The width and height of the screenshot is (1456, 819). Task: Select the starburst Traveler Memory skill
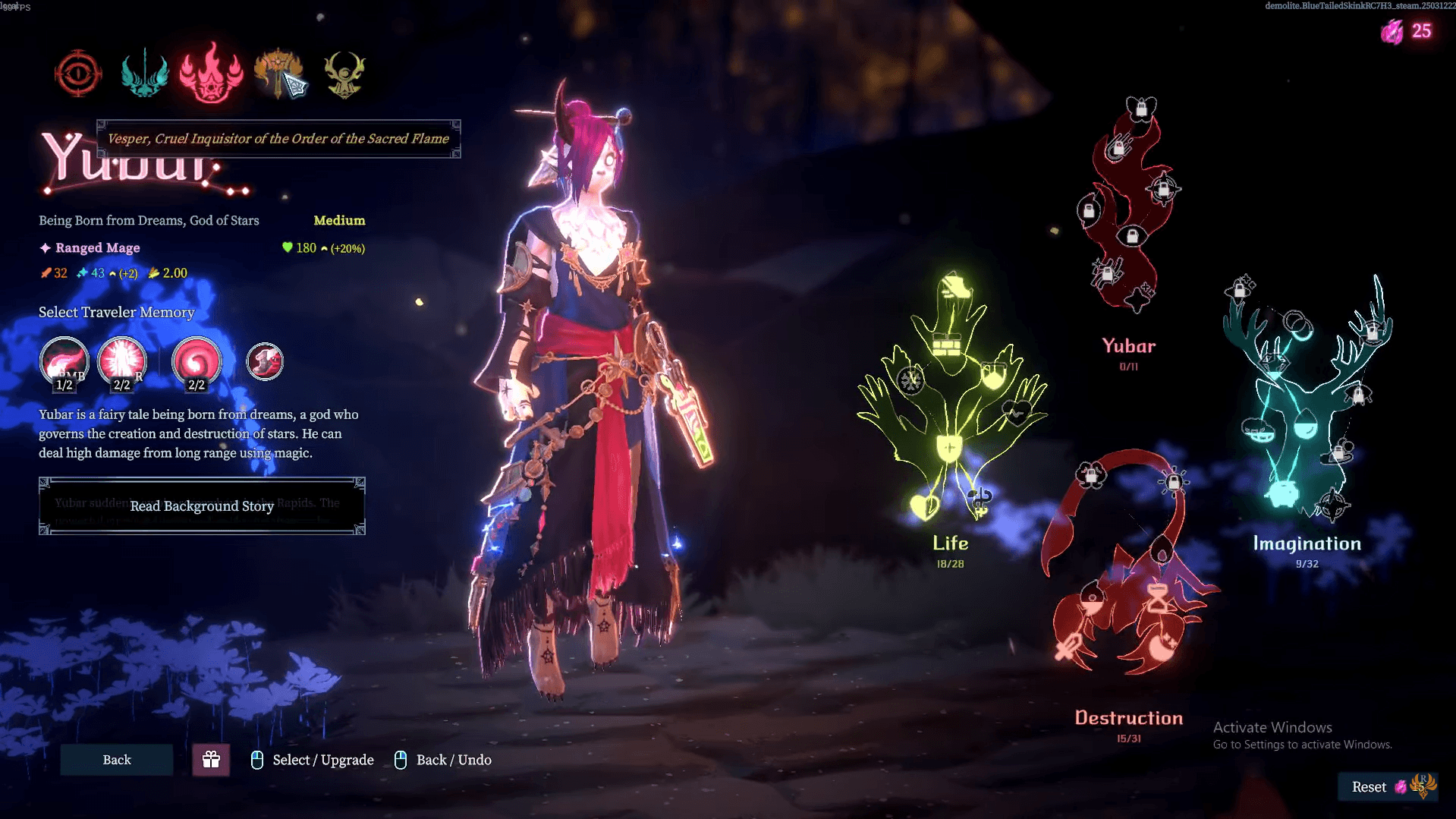click(121, 361)
